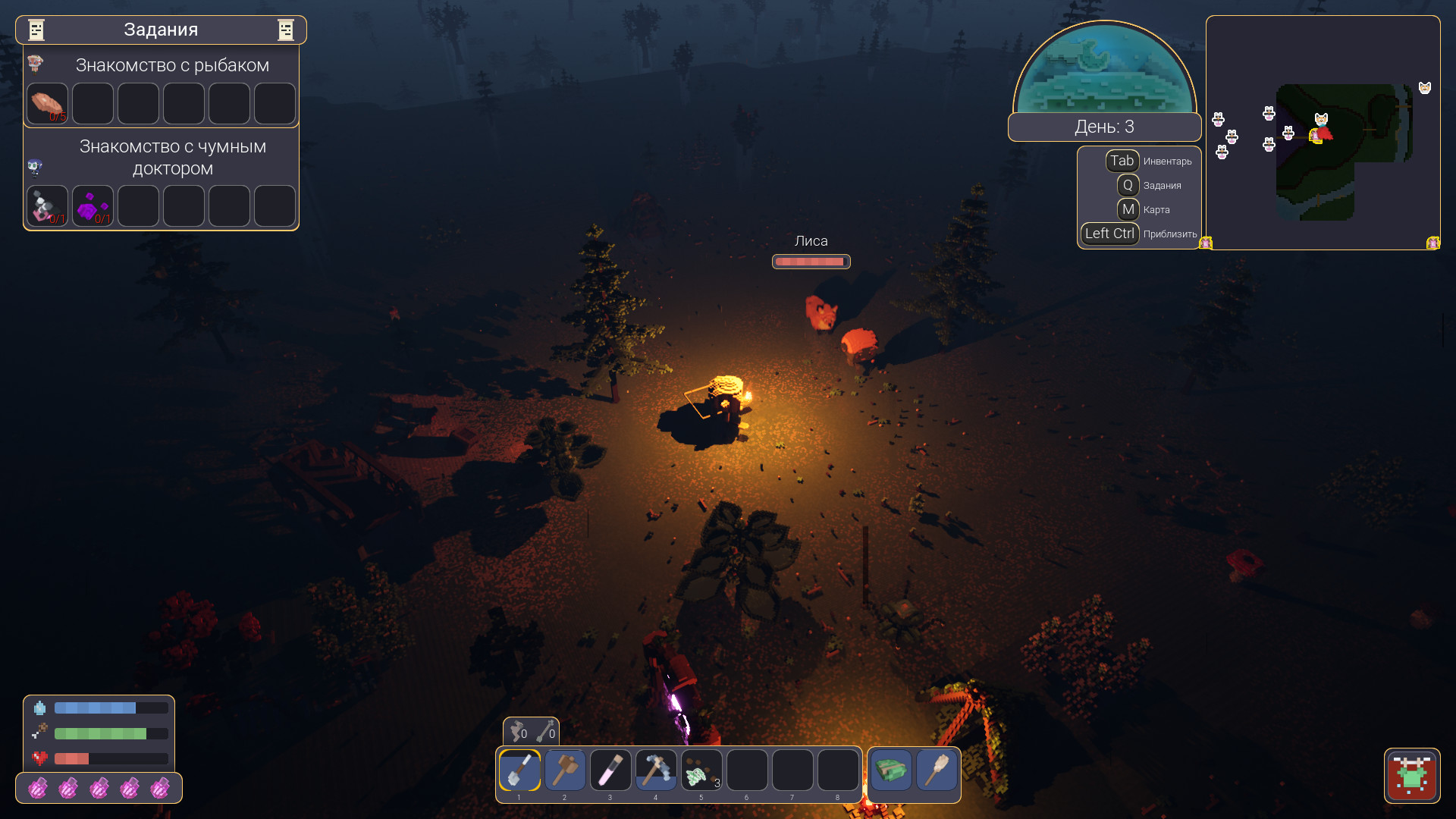The height and width of the screenshot is (819, 1456).
Task: Select the pickaxe in hotbar slot 4
Action: [656, 770]
